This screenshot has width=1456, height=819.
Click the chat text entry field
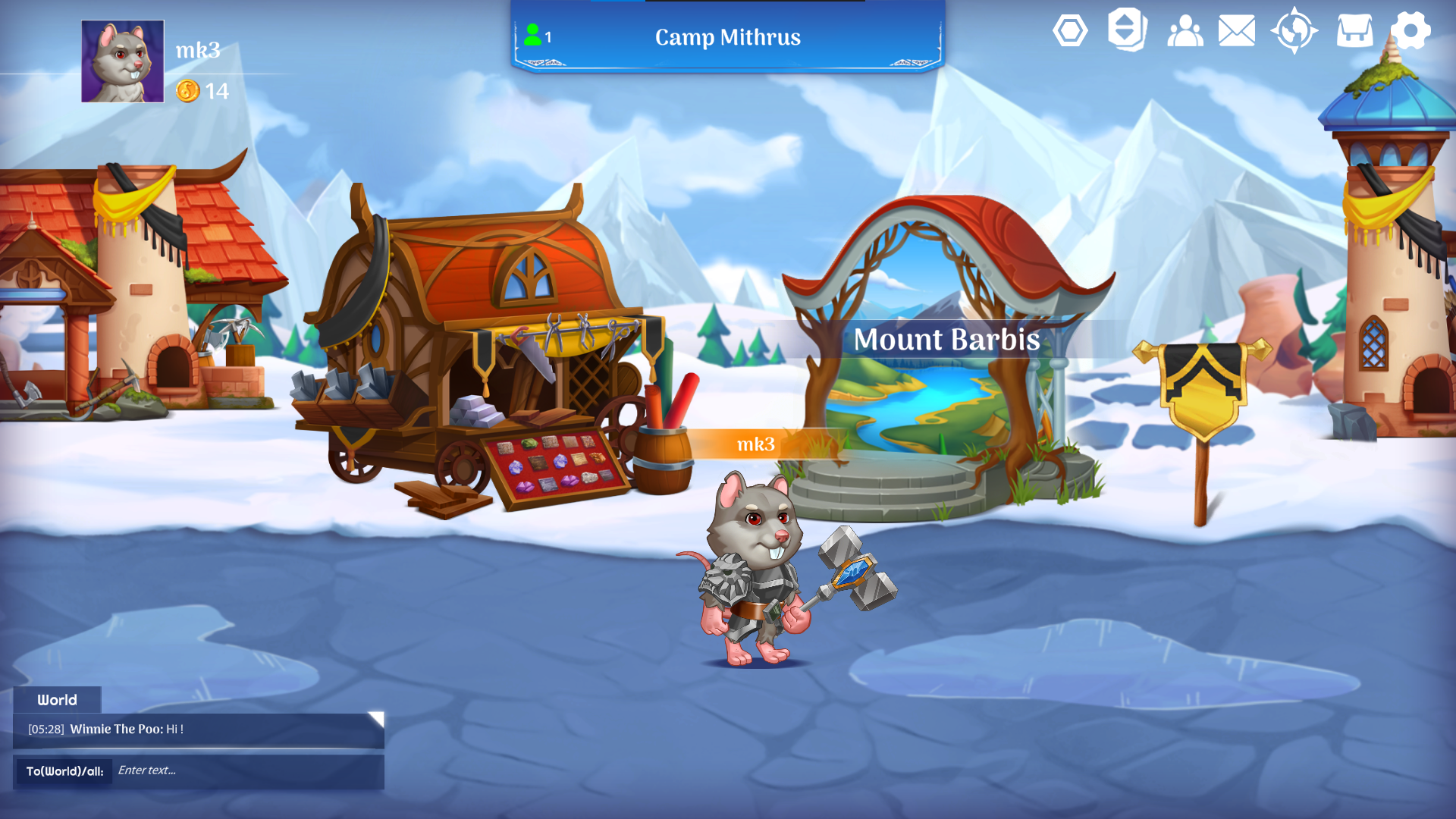pos(227,770)
